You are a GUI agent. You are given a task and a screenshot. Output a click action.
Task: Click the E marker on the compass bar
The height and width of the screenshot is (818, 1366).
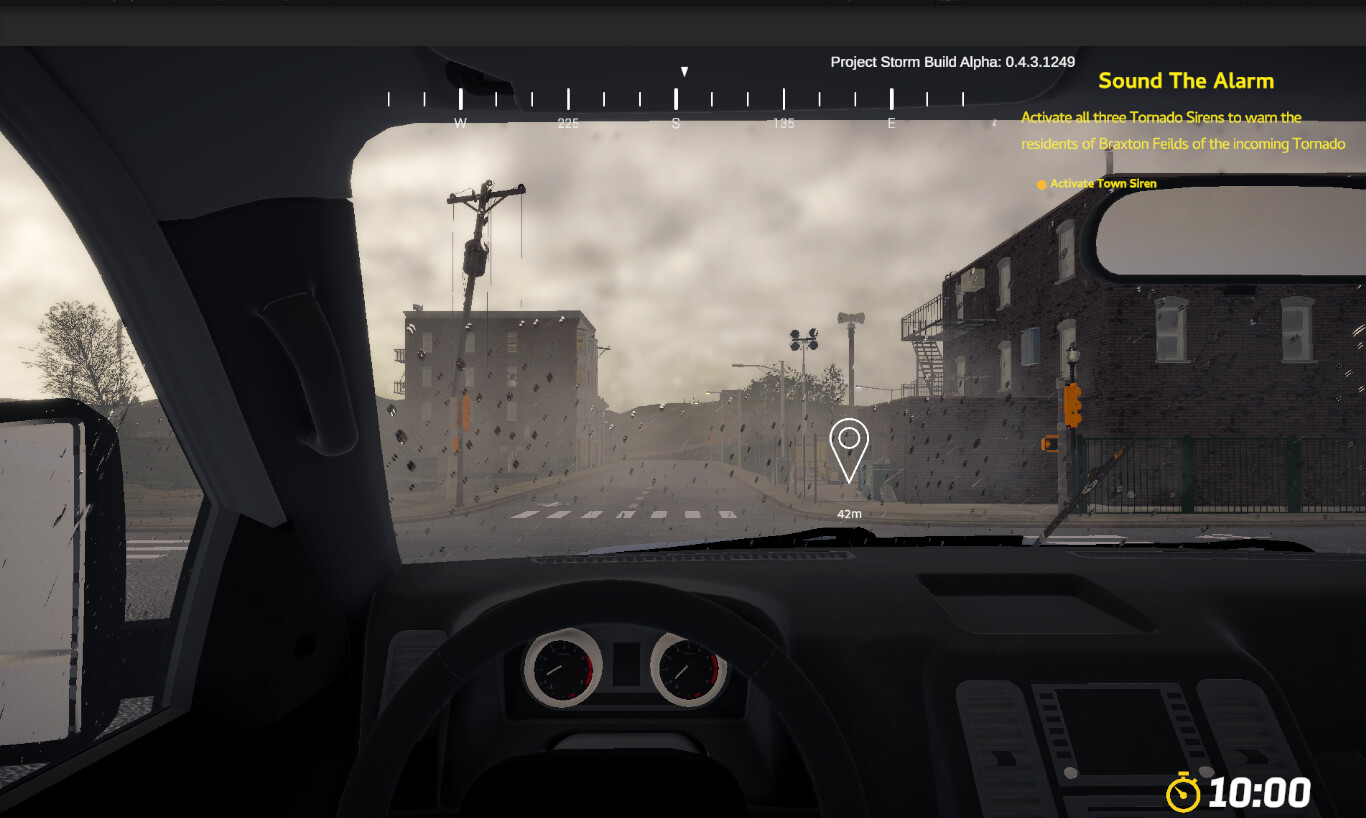pyautogui.click(x=891, y=122)
